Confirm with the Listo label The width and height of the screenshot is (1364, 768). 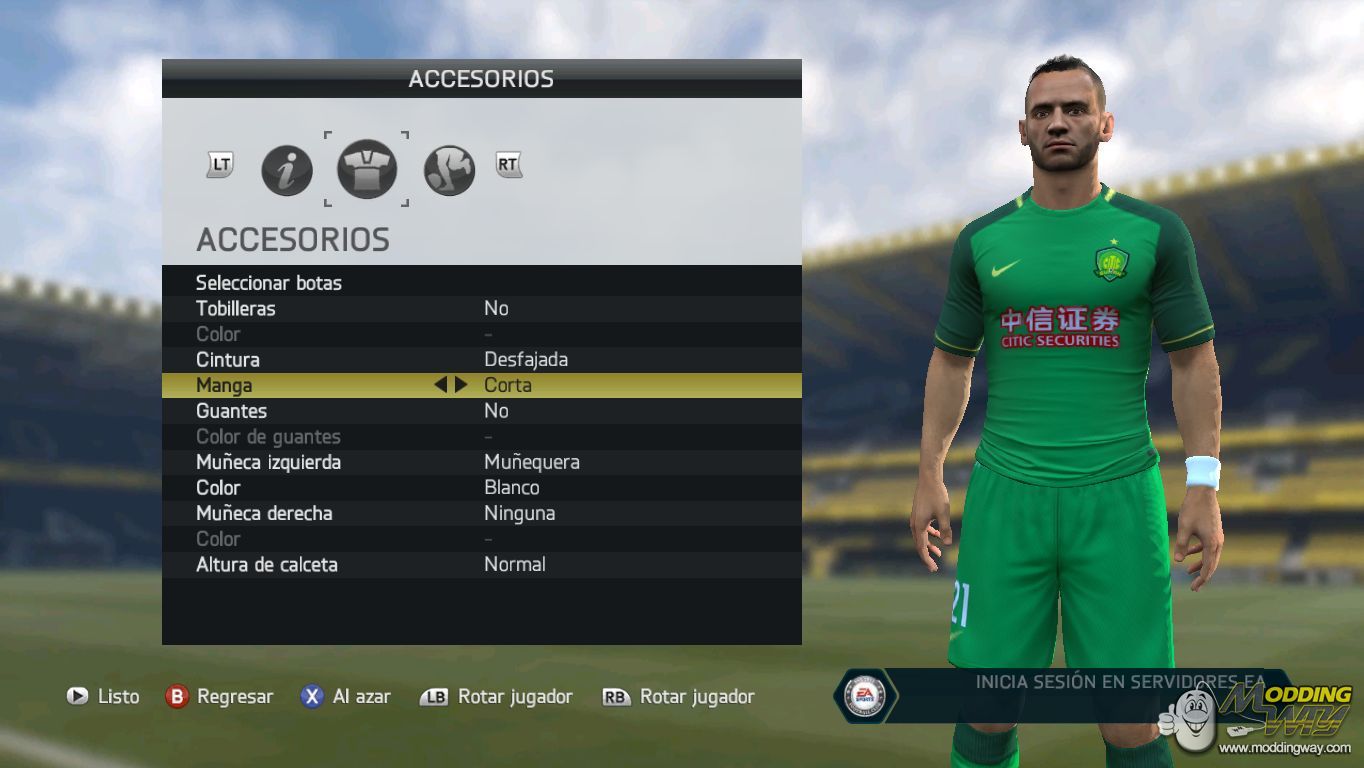[118, 697]
